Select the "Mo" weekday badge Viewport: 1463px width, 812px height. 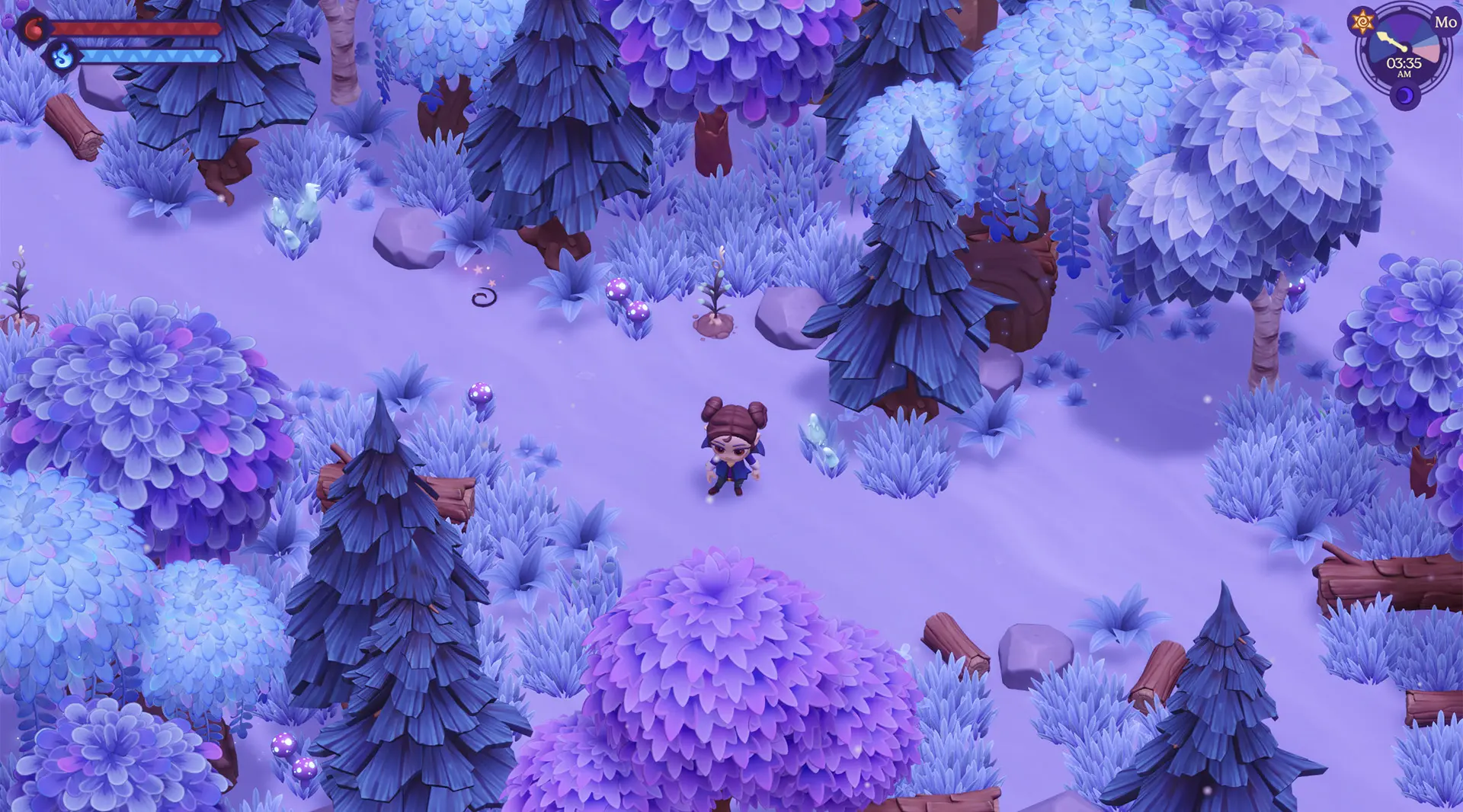pyautogui.click(x=1445, y=22)
